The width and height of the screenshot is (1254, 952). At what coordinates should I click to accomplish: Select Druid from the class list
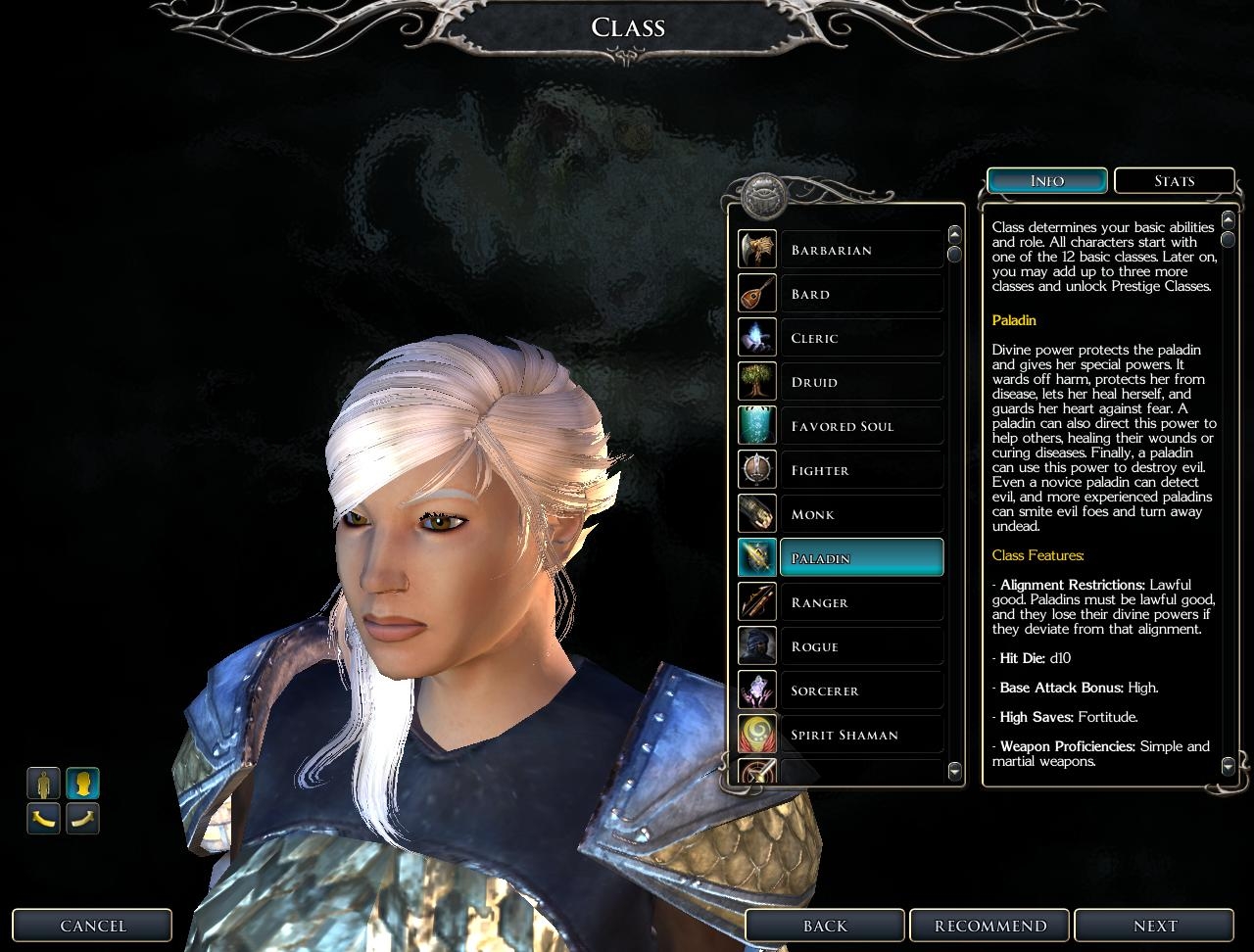(x=861, y=382)
